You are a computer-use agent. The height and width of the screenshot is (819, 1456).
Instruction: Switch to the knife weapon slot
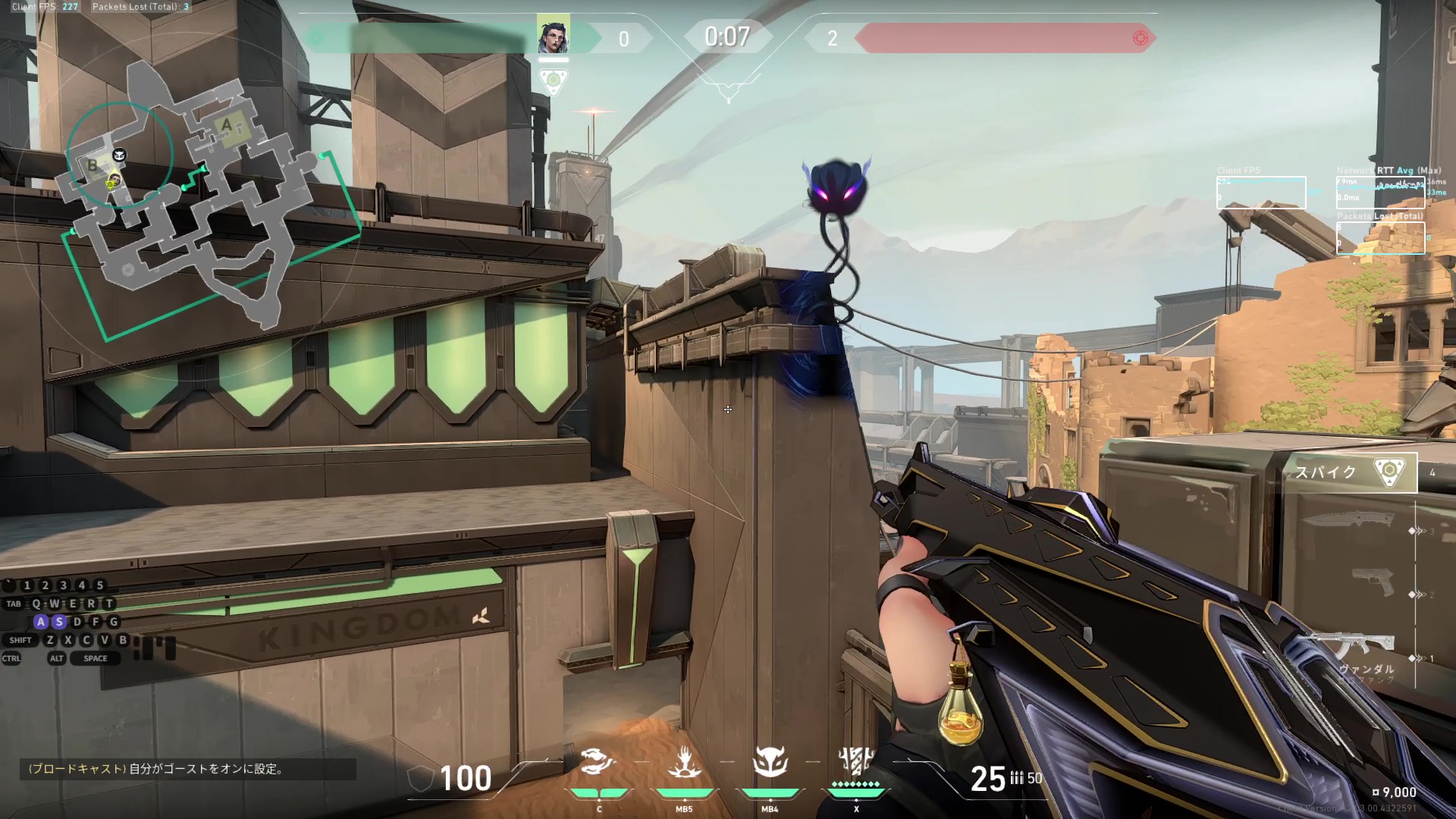(x=1348, y=521)
